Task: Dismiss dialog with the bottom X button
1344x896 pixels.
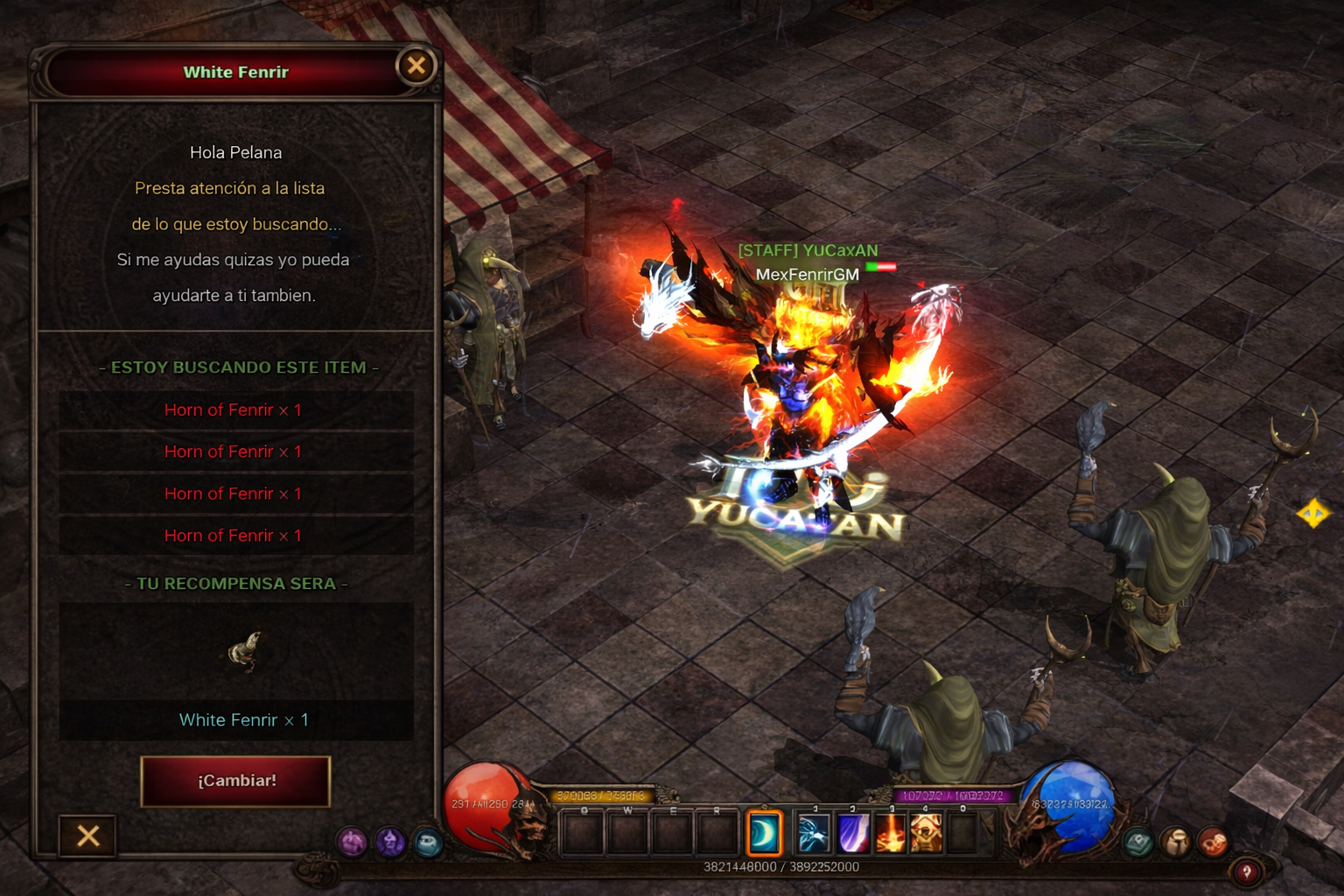Action: coord(87,836)
